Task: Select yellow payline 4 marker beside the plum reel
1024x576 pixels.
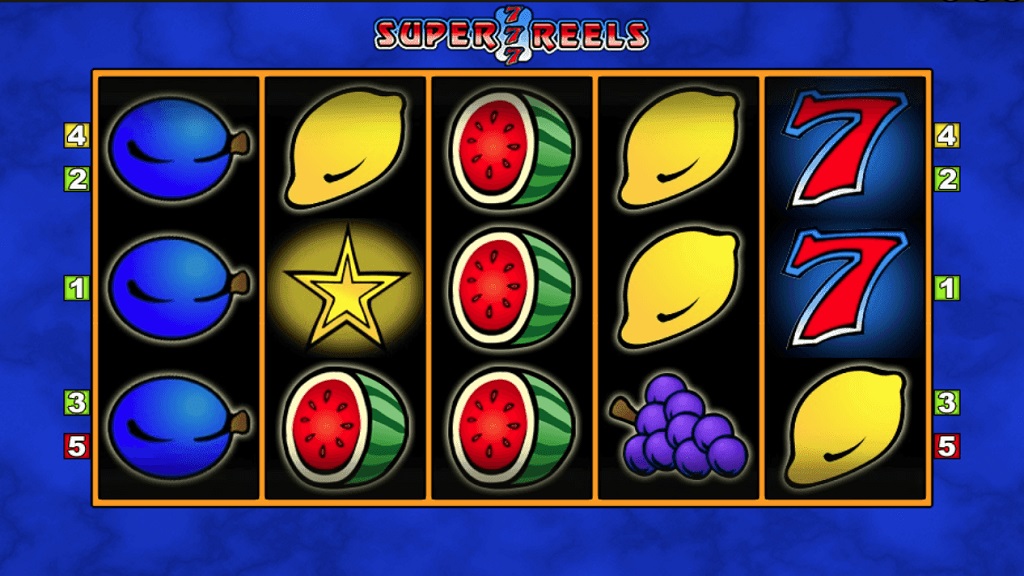Action: (x=77, y=135)
